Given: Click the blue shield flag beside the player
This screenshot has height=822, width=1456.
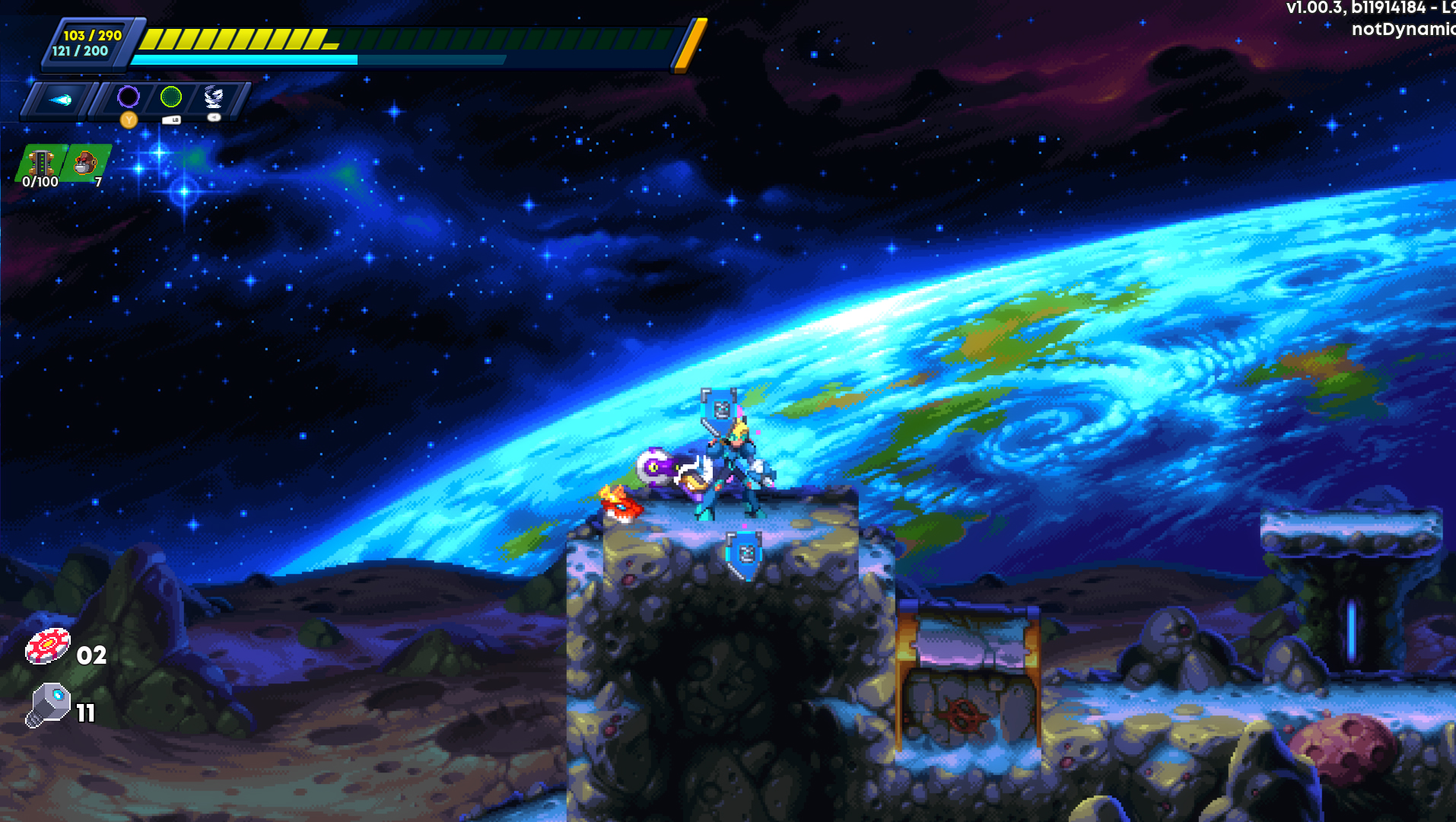Looking at the screenshot, I should pyautogui.click(x=718, y=403).
